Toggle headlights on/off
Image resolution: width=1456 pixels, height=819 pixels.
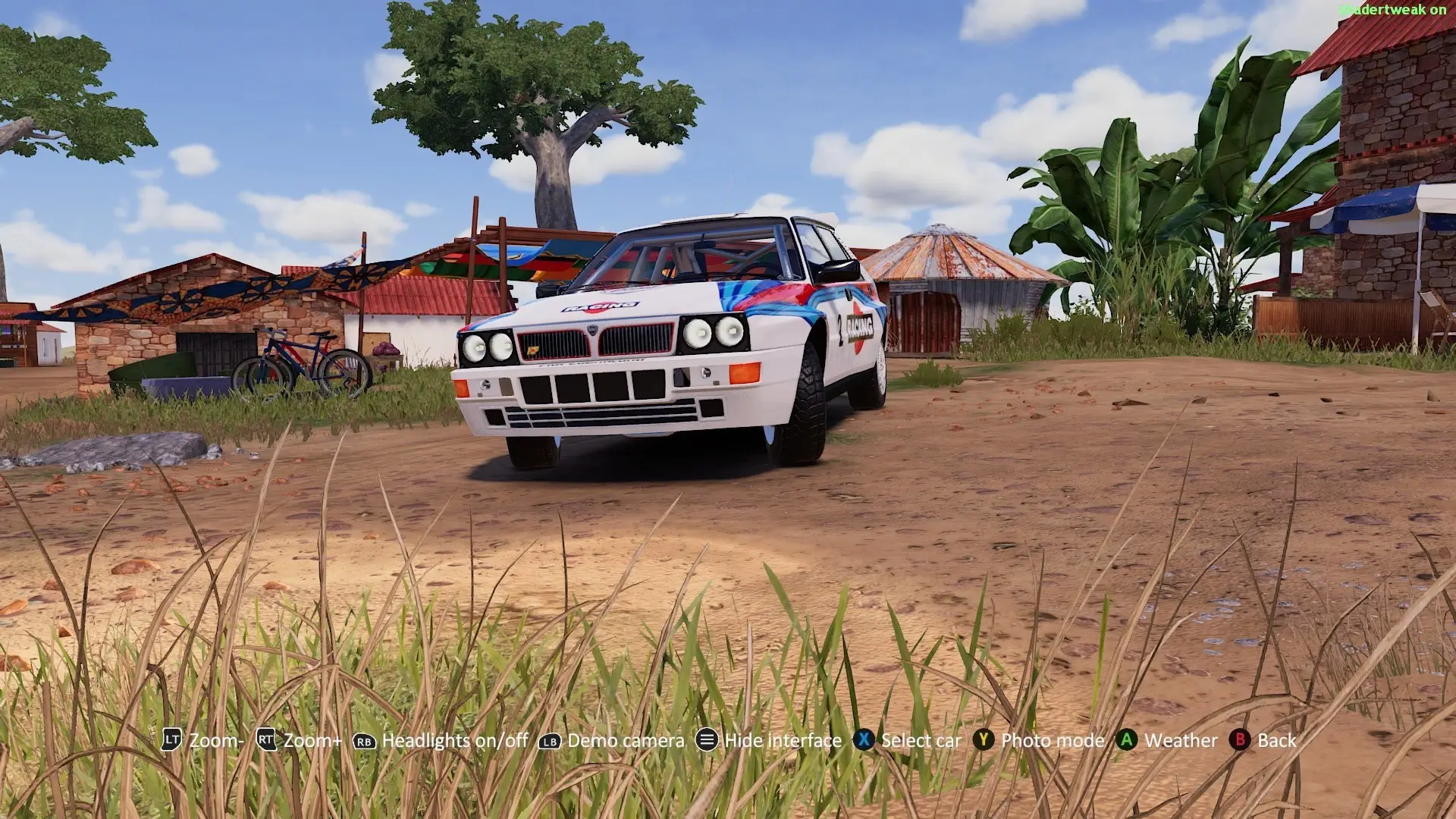click(x=455, y=740)
